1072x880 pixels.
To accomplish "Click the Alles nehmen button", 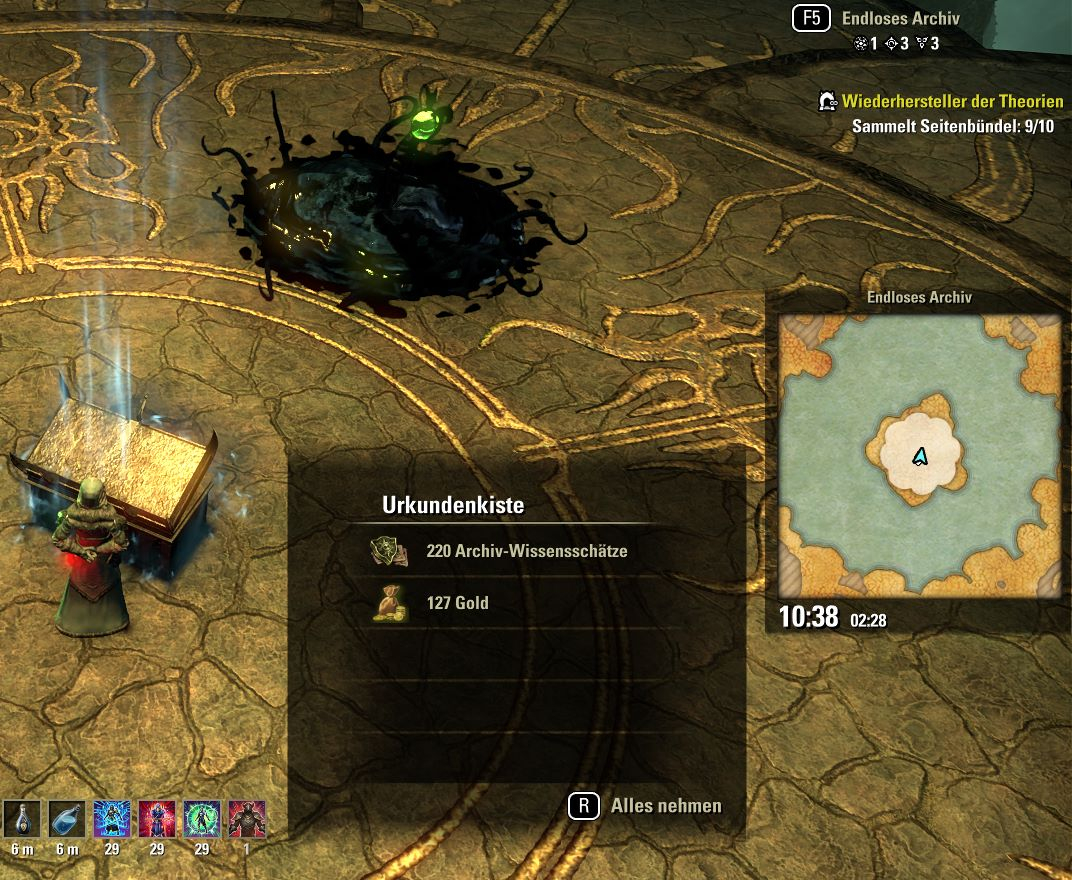I will click(647, 806).
